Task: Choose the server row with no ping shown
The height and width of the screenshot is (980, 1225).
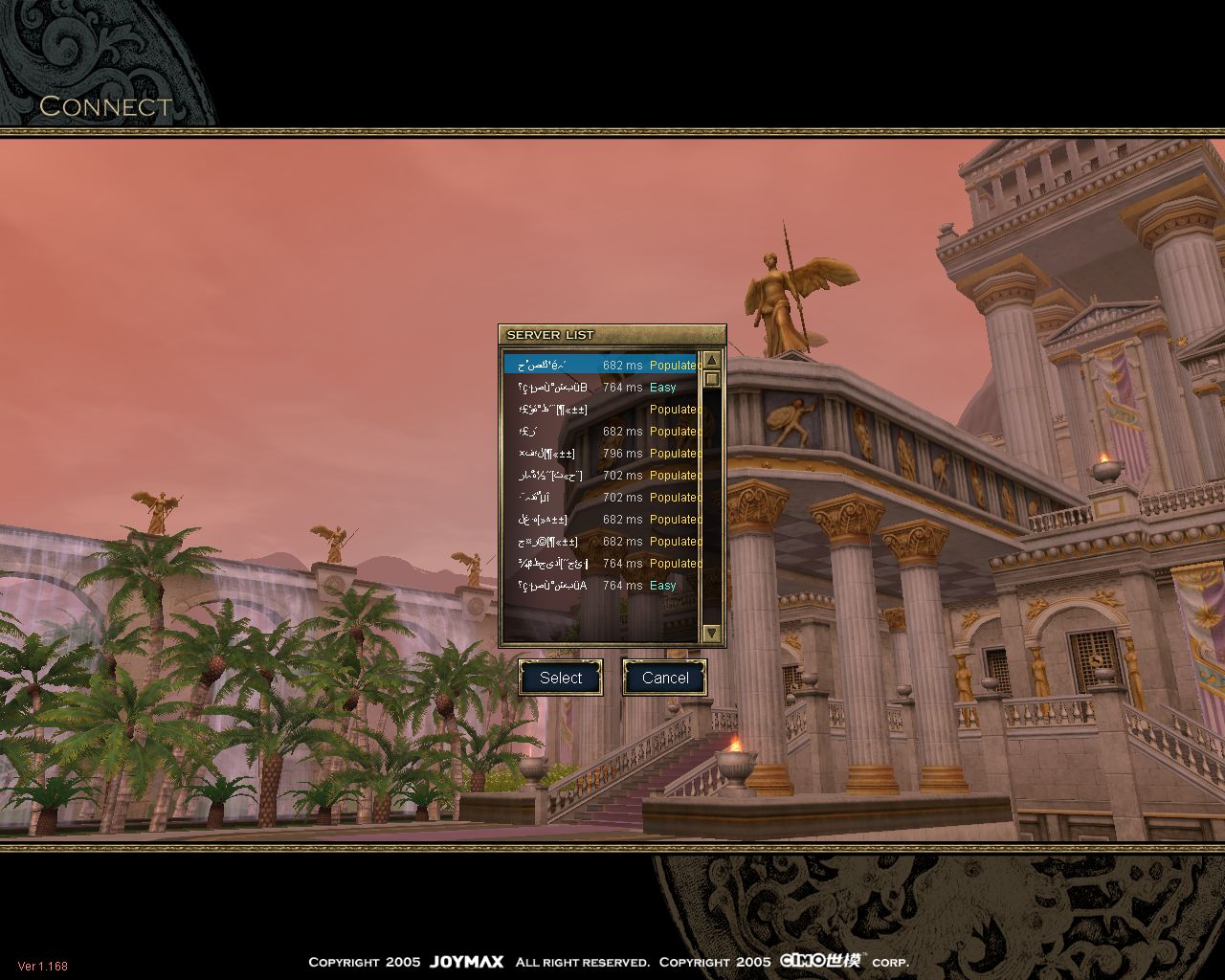Action: pyautogui.click(x=601, y=410)
